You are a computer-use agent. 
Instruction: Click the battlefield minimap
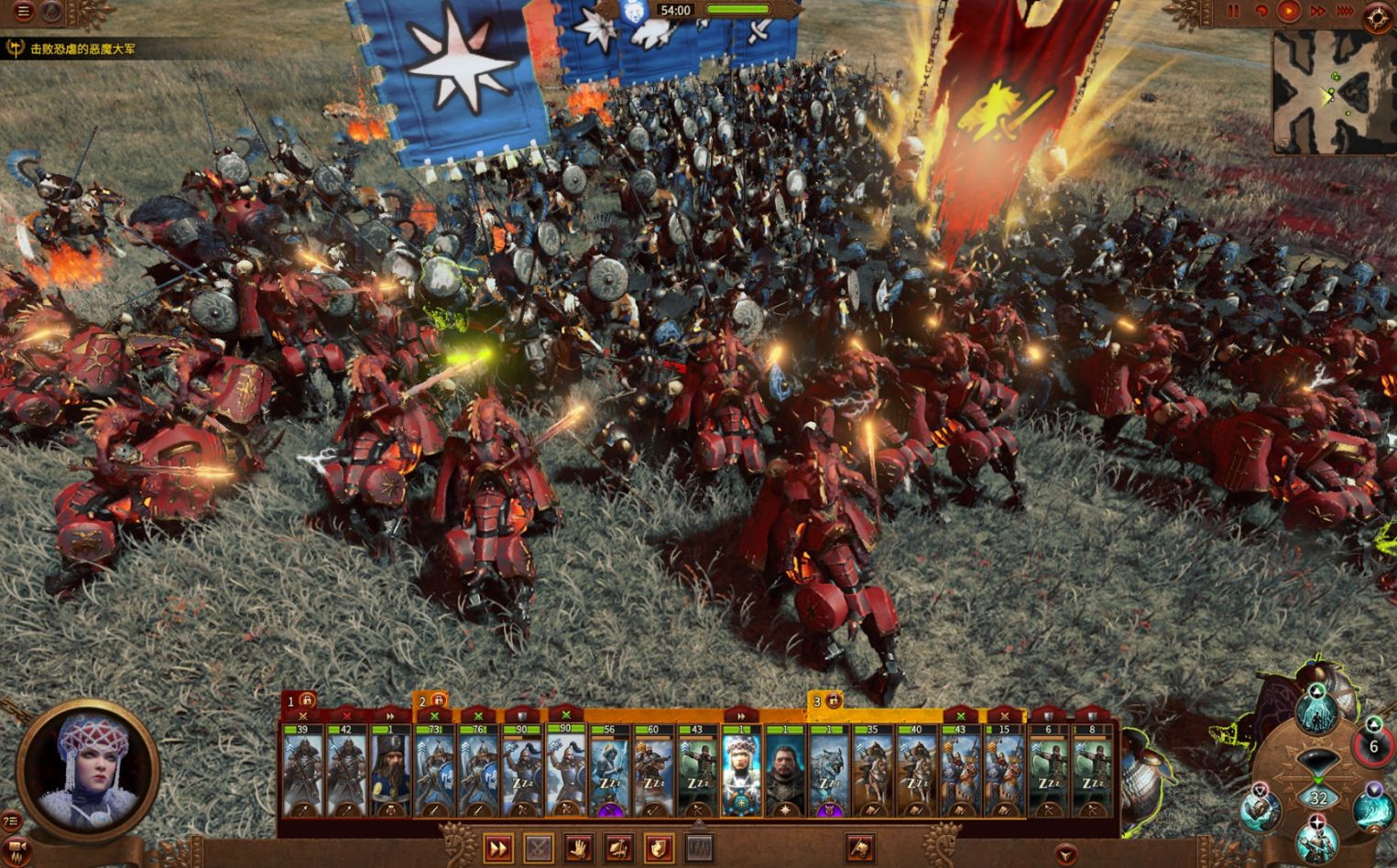click(1333, 92)
